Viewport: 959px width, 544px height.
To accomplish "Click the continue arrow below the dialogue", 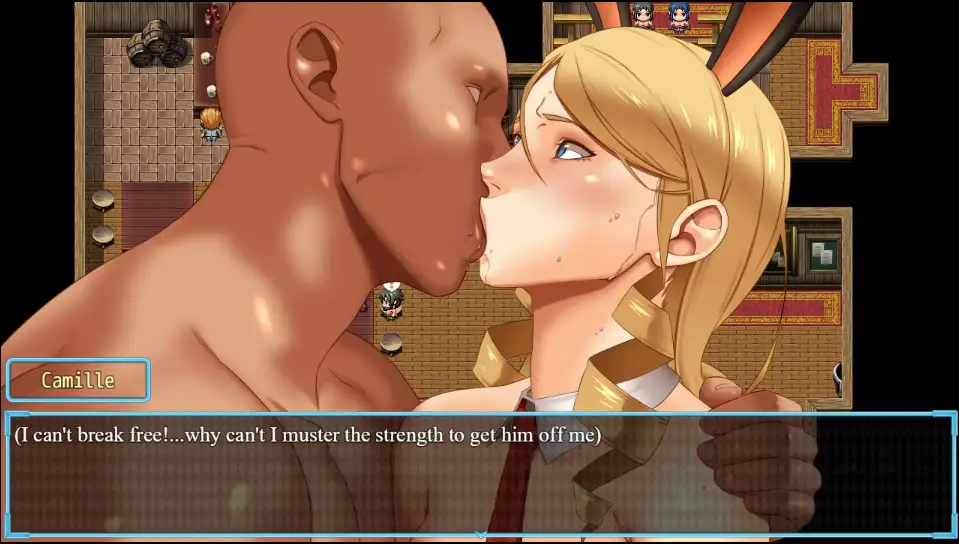I will [x=480, y=535].
